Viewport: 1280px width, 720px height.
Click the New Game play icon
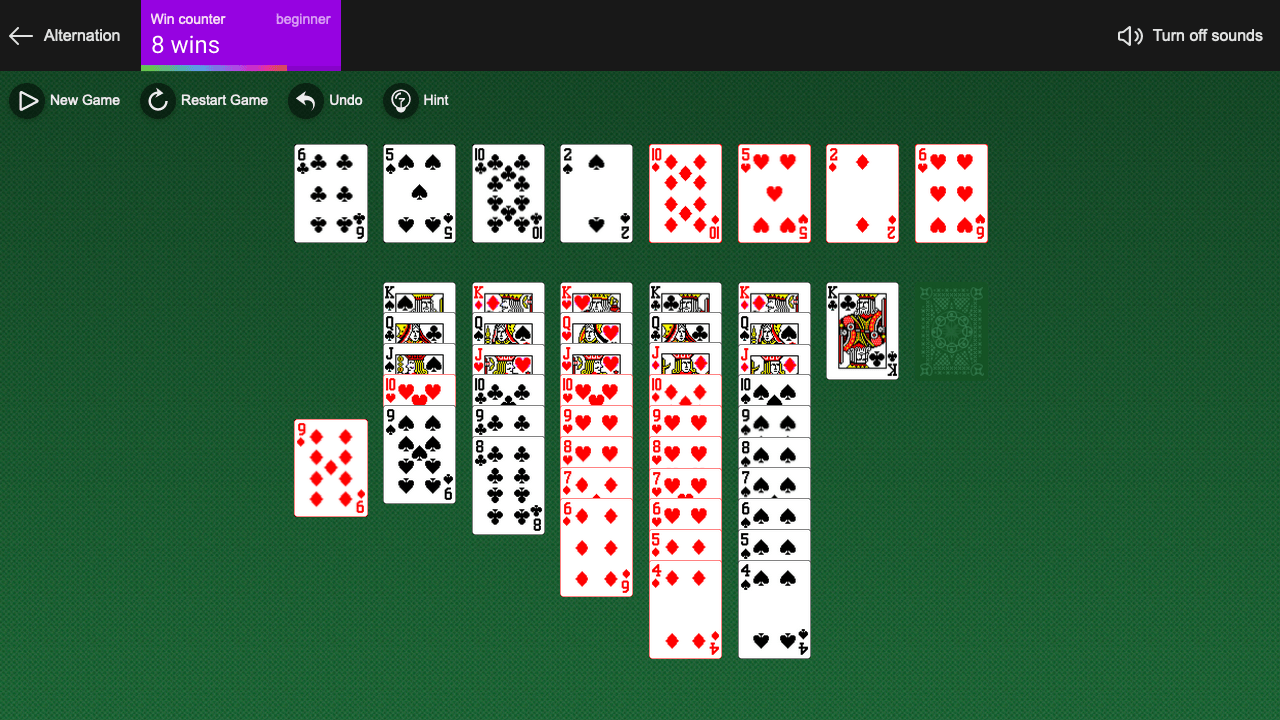click(26, 100)
